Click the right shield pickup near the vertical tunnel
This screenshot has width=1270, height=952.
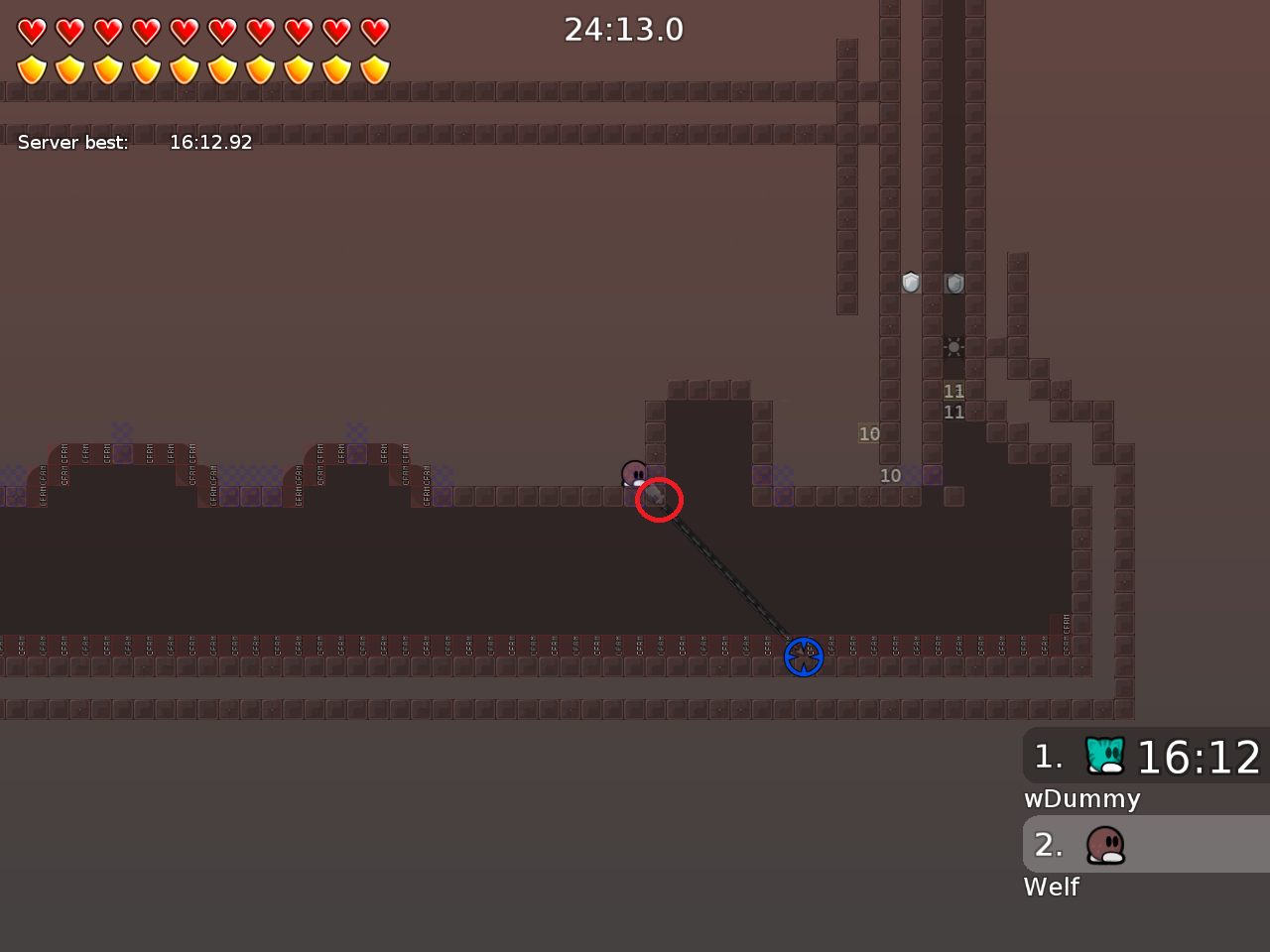point(953,283)
